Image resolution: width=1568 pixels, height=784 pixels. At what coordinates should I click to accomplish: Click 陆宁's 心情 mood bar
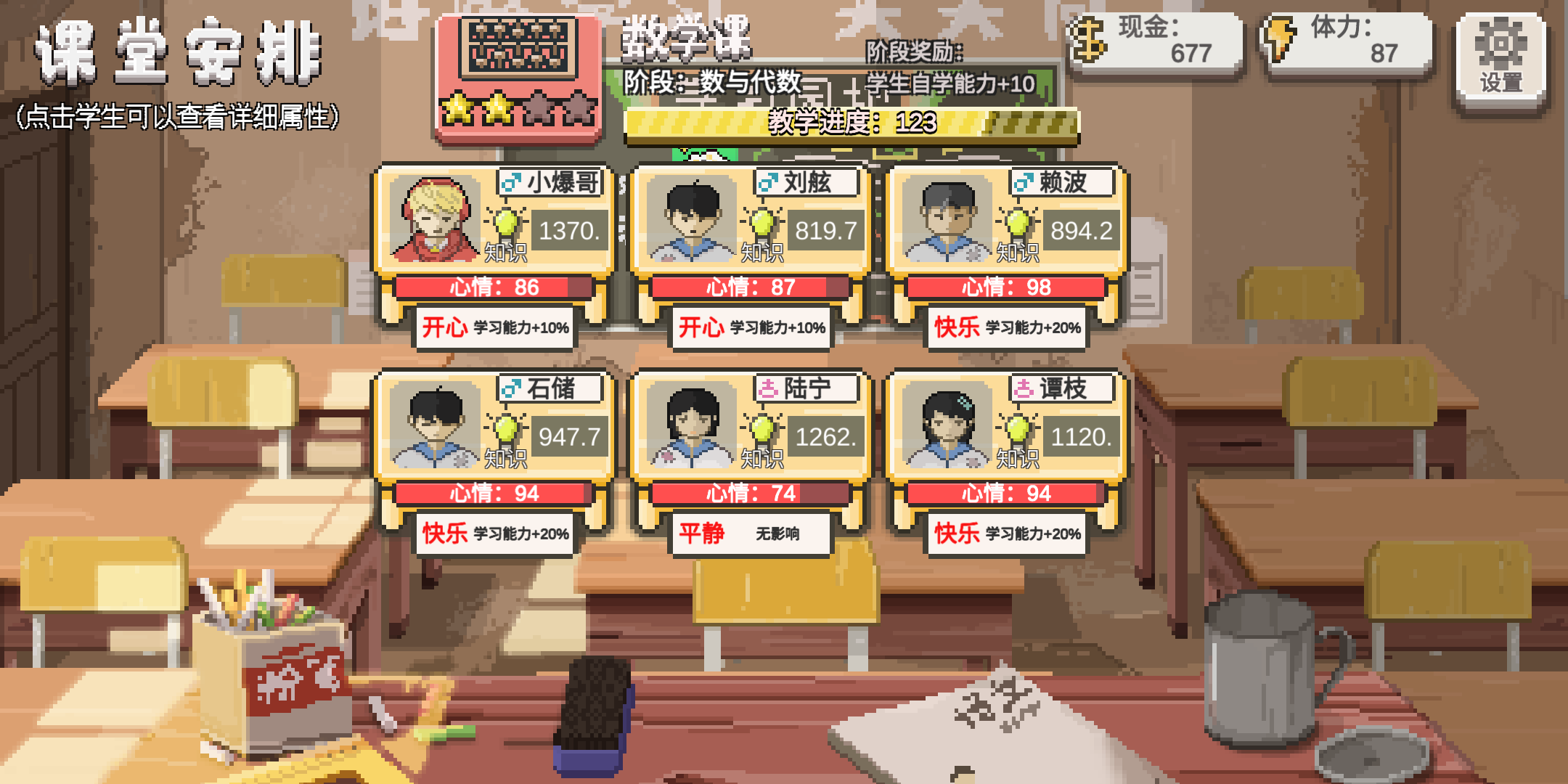751,493
